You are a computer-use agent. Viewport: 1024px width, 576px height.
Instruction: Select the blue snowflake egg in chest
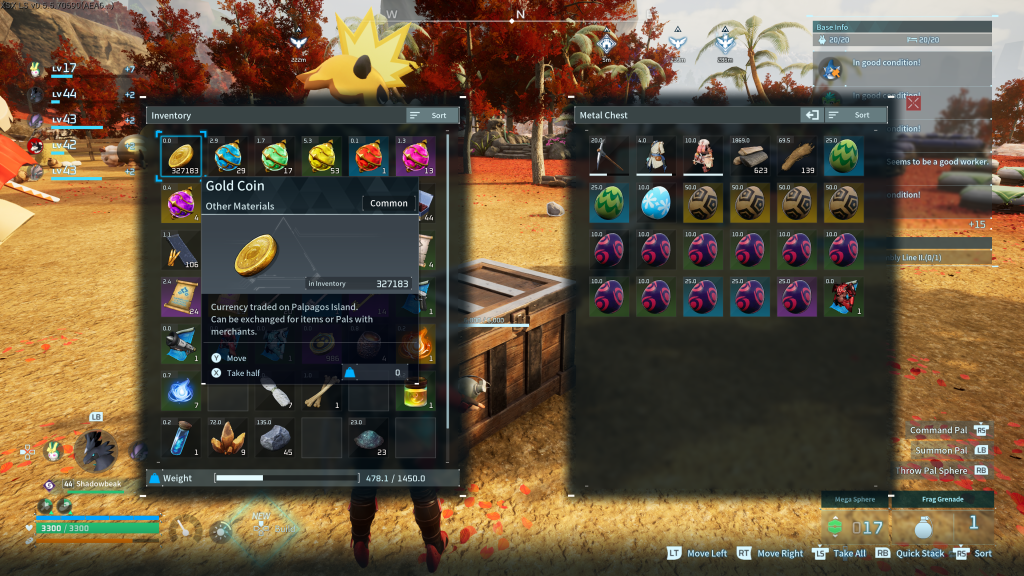(656, 203)
